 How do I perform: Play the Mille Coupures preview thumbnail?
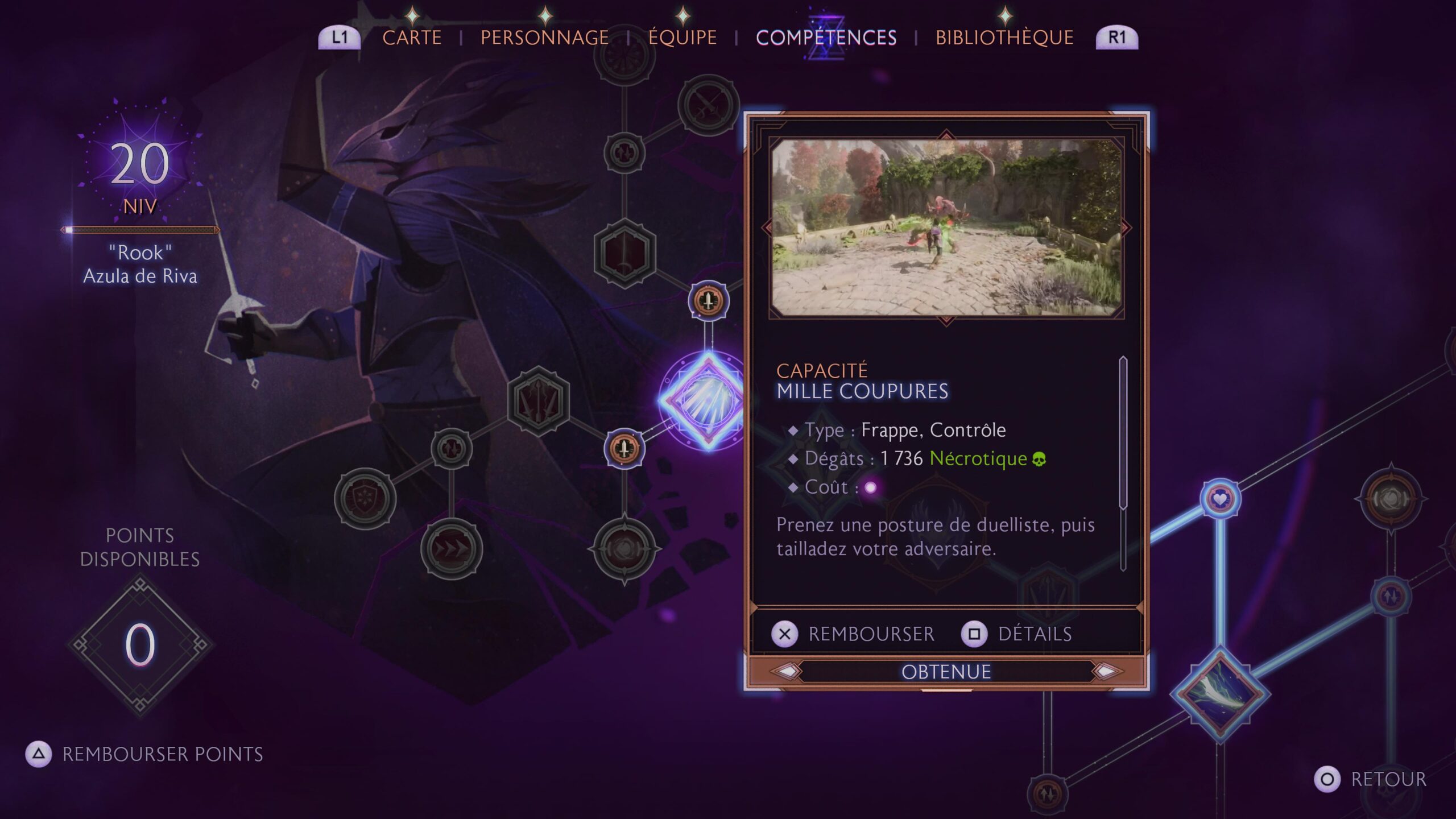click(x=946, y=227)
